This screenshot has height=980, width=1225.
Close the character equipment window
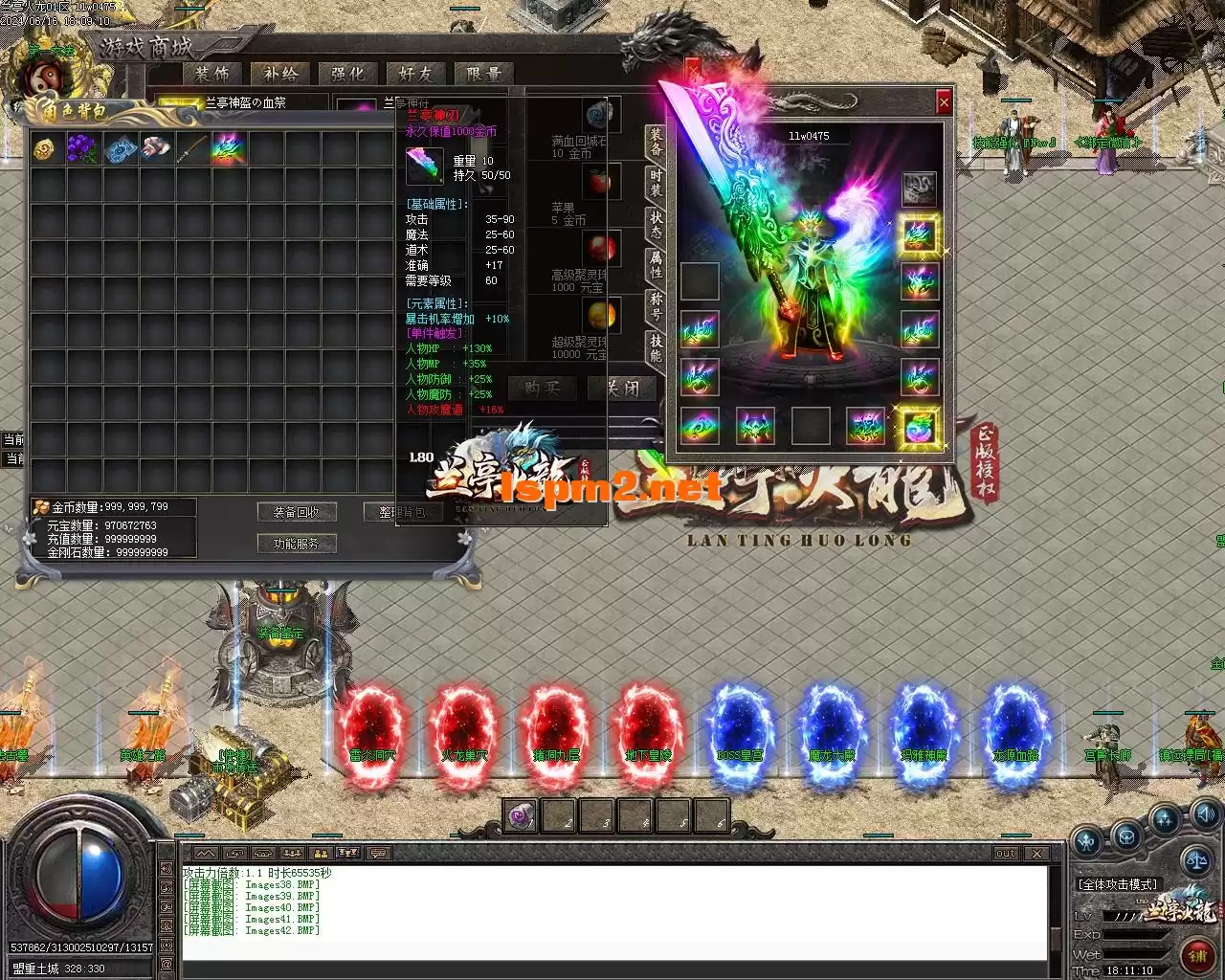[944, 101]
